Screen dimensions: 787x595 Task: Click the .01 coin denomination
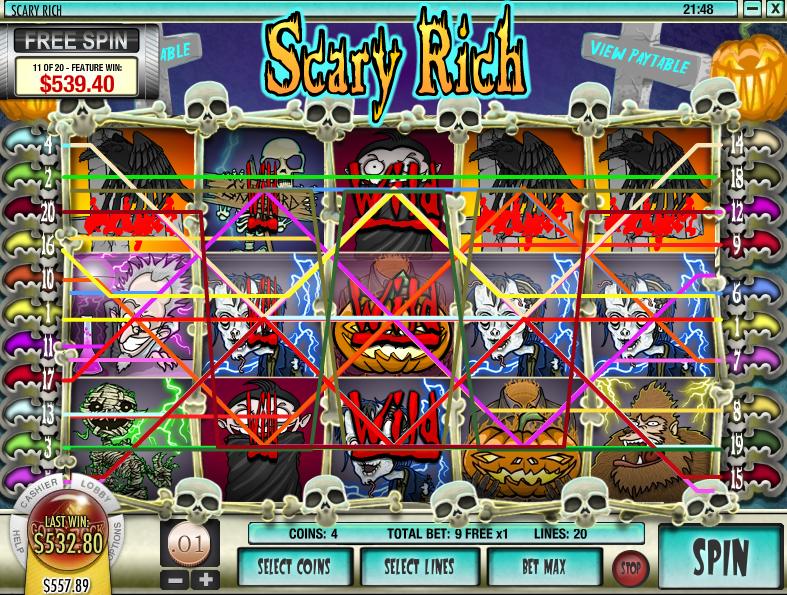point(189,546)
